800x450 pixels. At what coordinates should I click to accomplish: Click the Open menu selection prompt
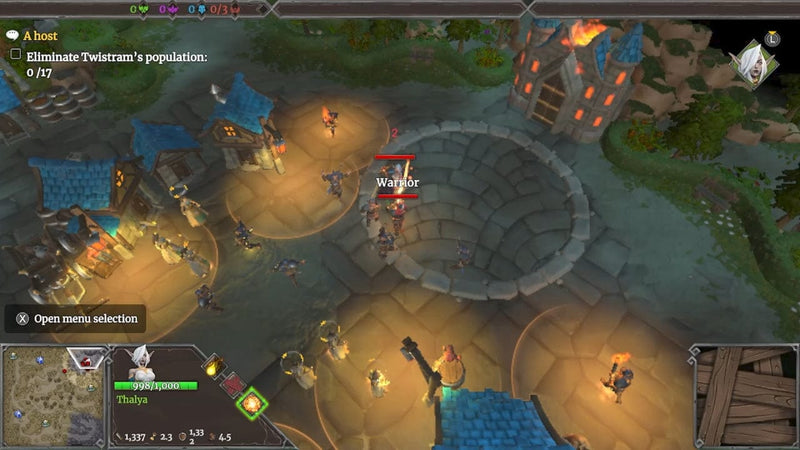coord(76,319)
